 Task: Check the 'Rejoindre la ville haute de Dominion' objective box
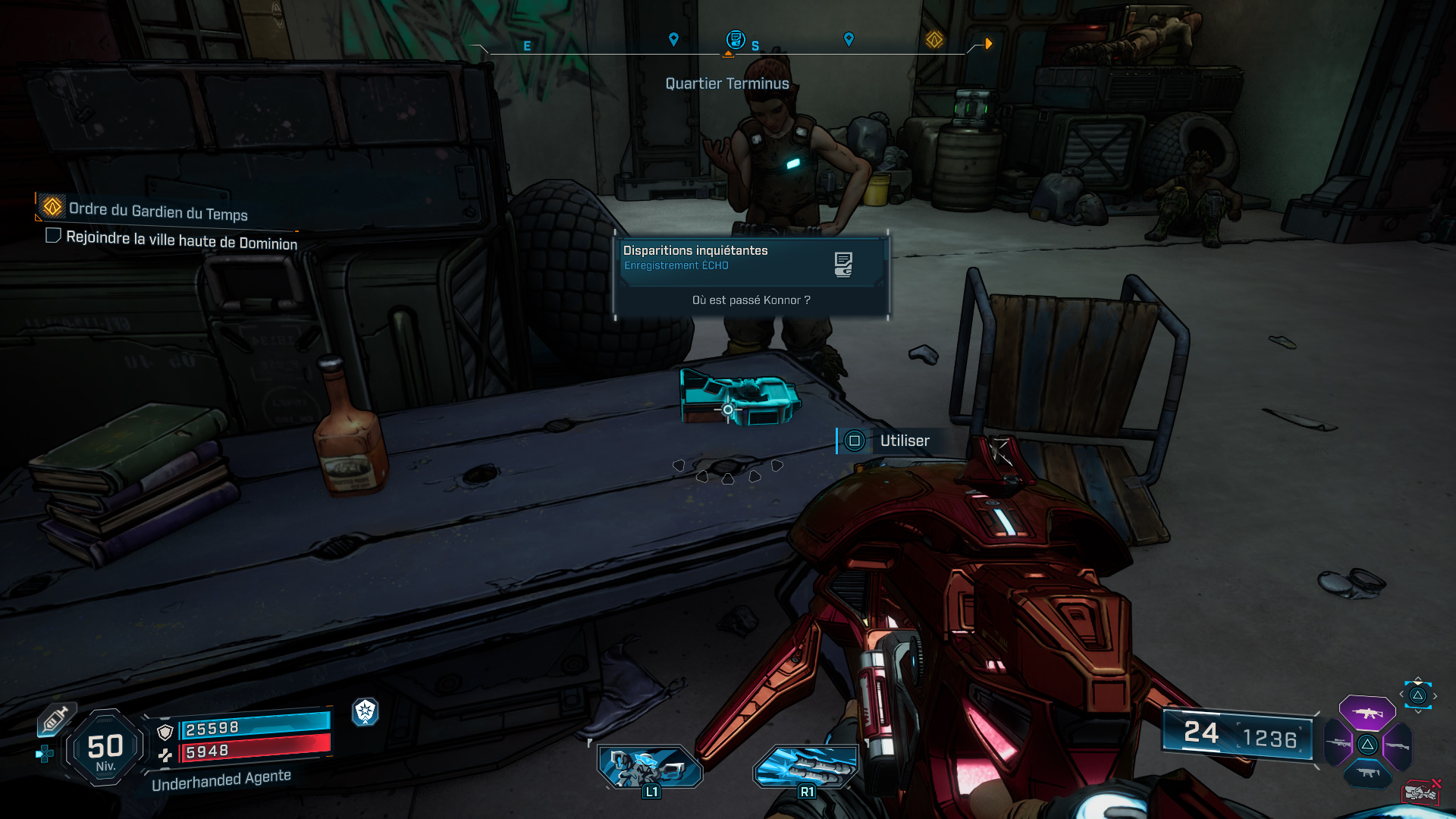pyautogui.click(x=53, y=237)
